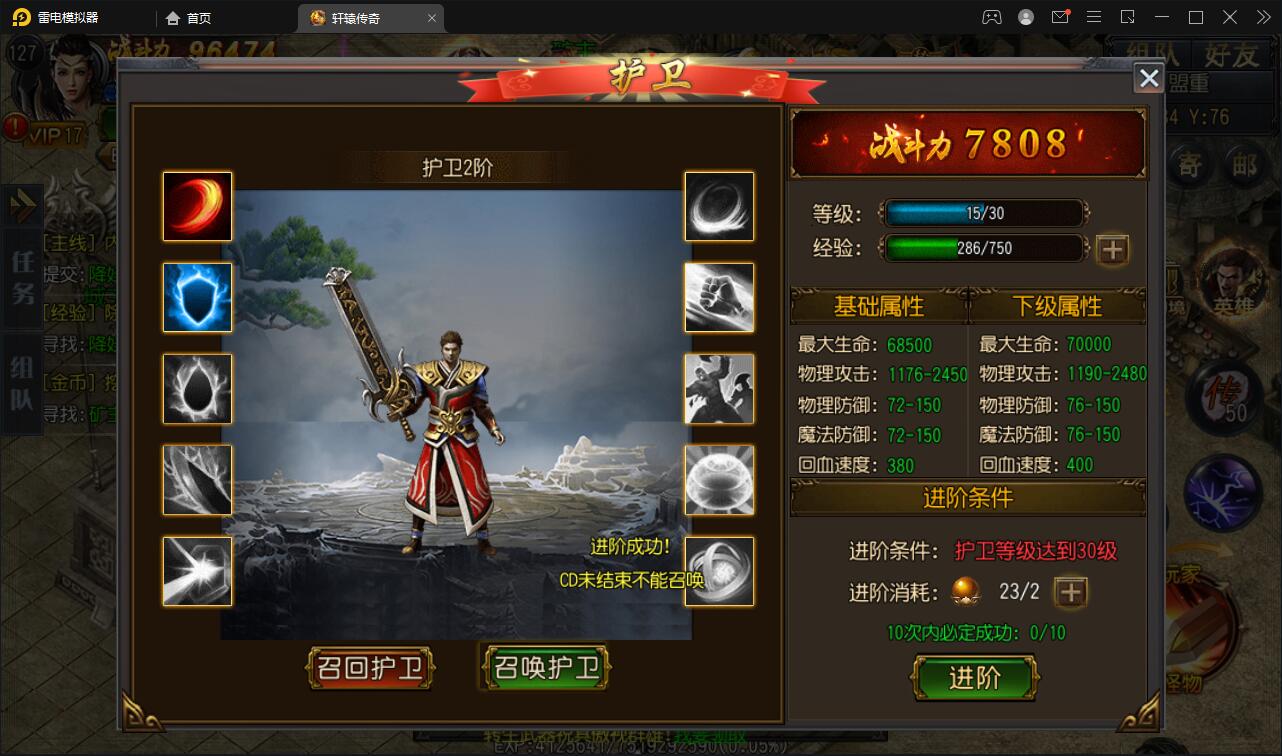Expand the double-arrow sidebar chevron on left
1282x756 pixels.
[x=22, y=205]
